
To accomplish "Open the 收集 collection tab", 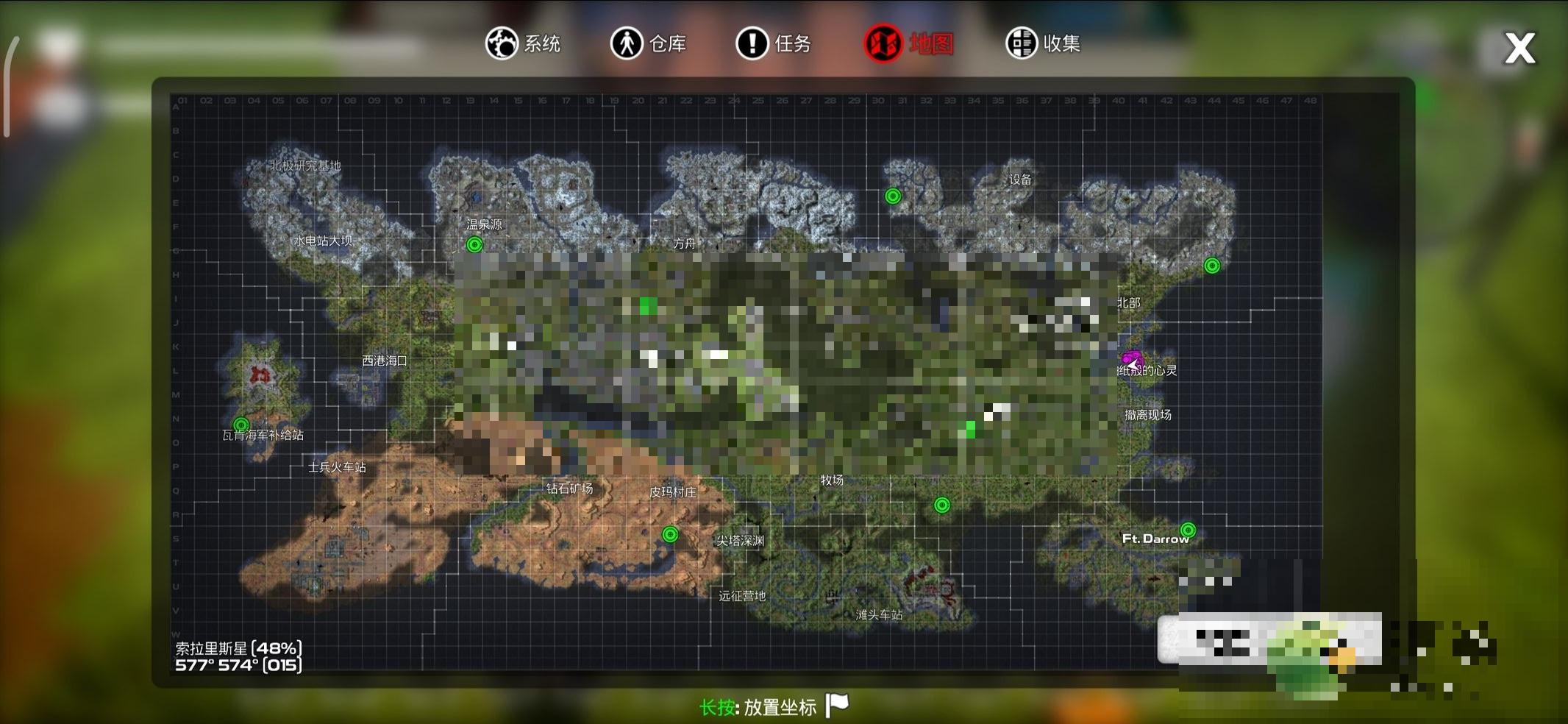I will [1043, 43].
